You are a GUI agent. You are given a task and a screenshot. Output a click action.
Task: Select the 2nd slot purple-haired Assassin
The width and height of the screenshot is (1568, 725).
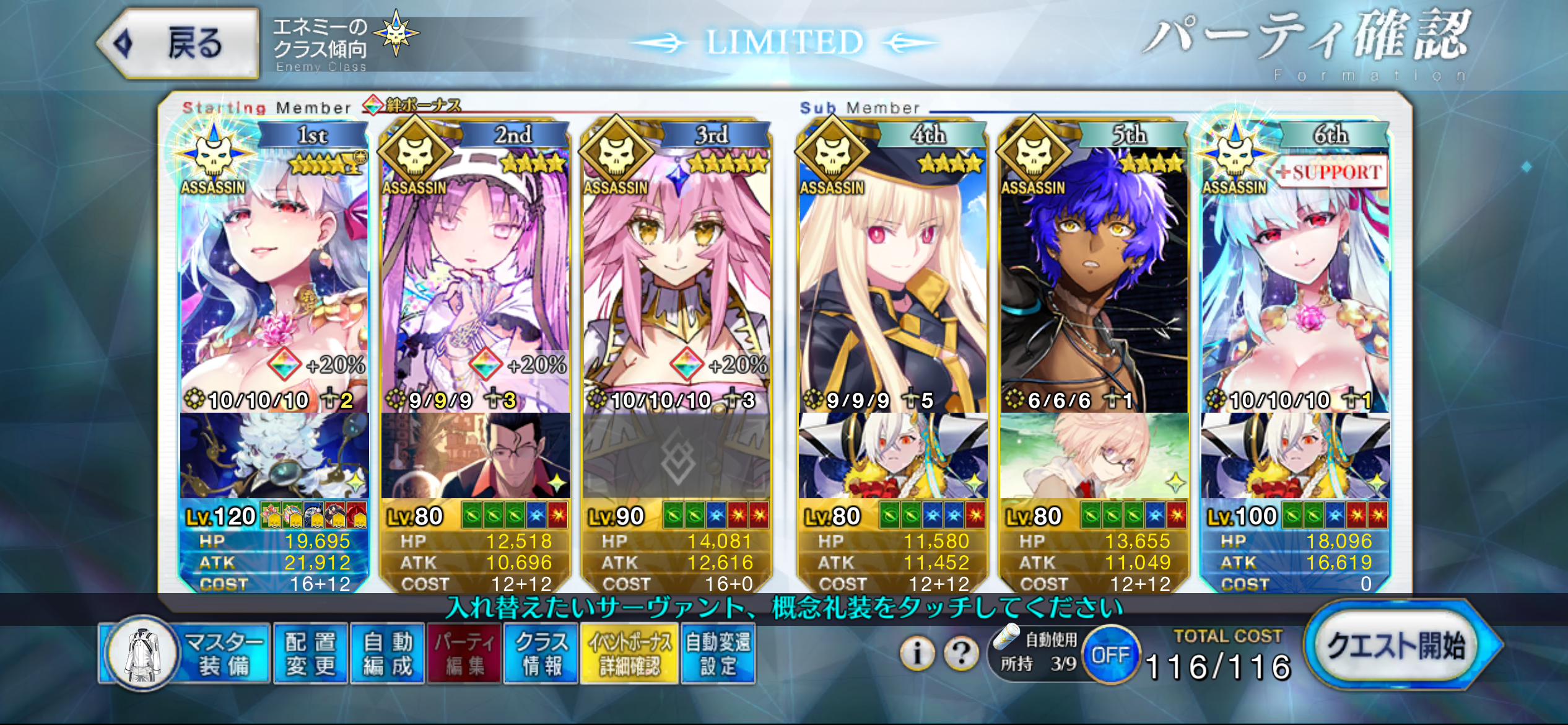[475, 279]
